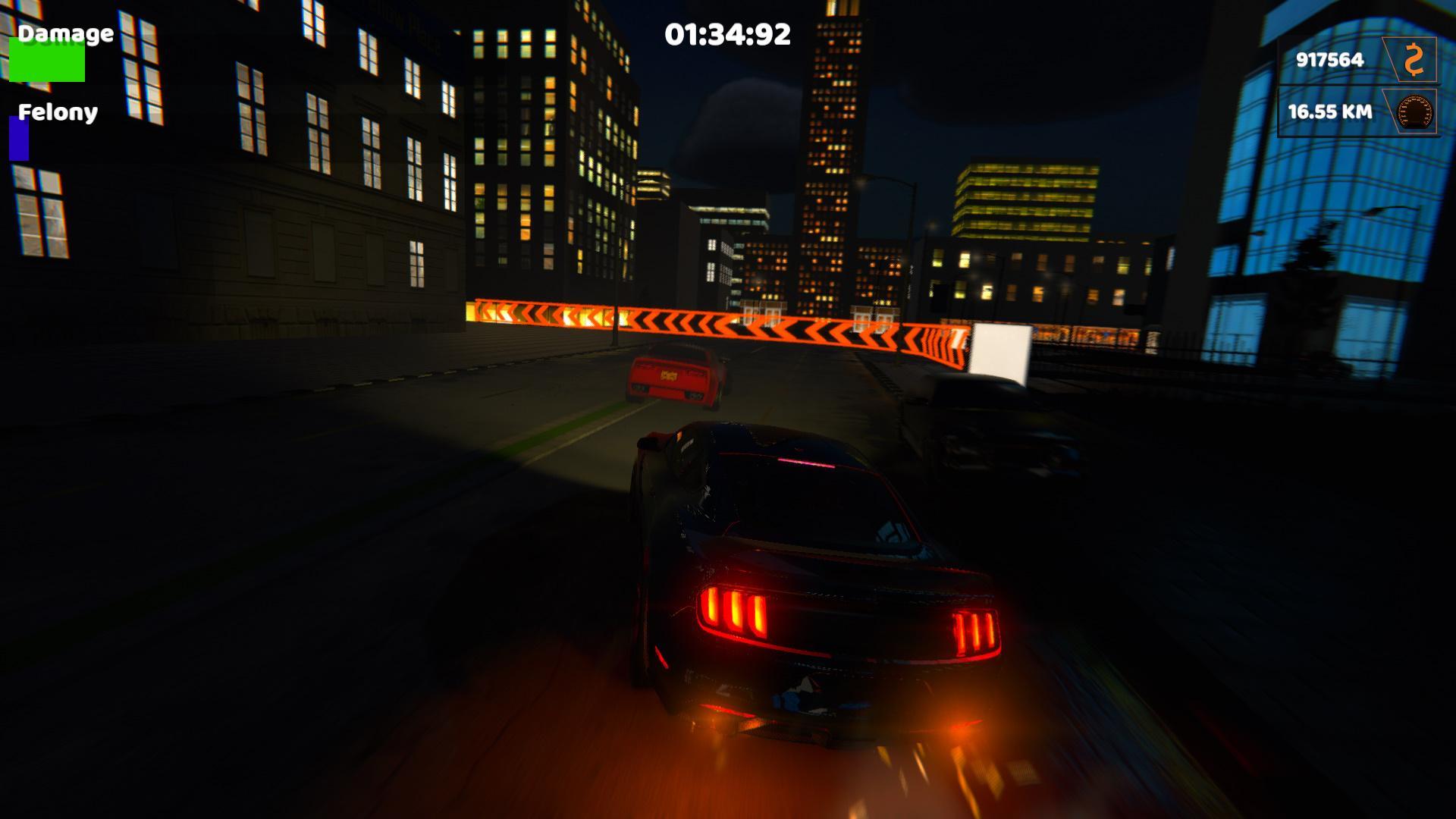
Task: Select the race timer showing 01:34:92
Action: 726,32
